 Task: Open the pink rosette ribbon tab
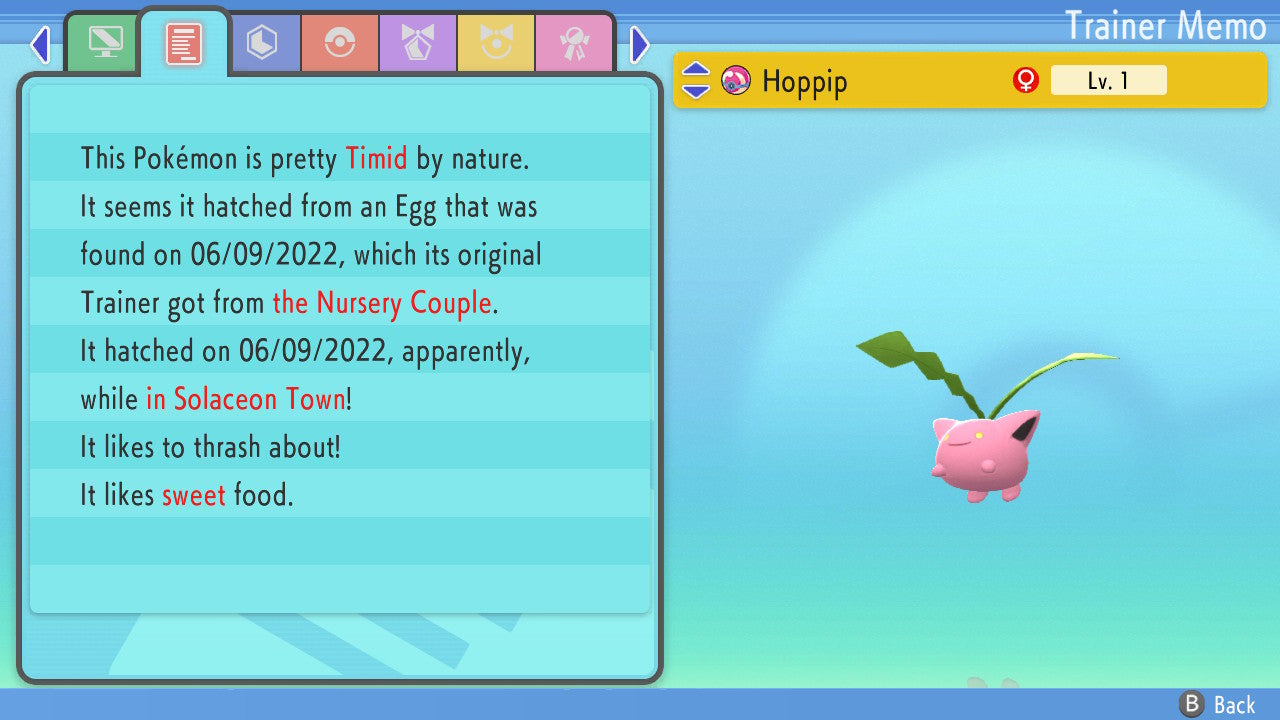[574, 42]
